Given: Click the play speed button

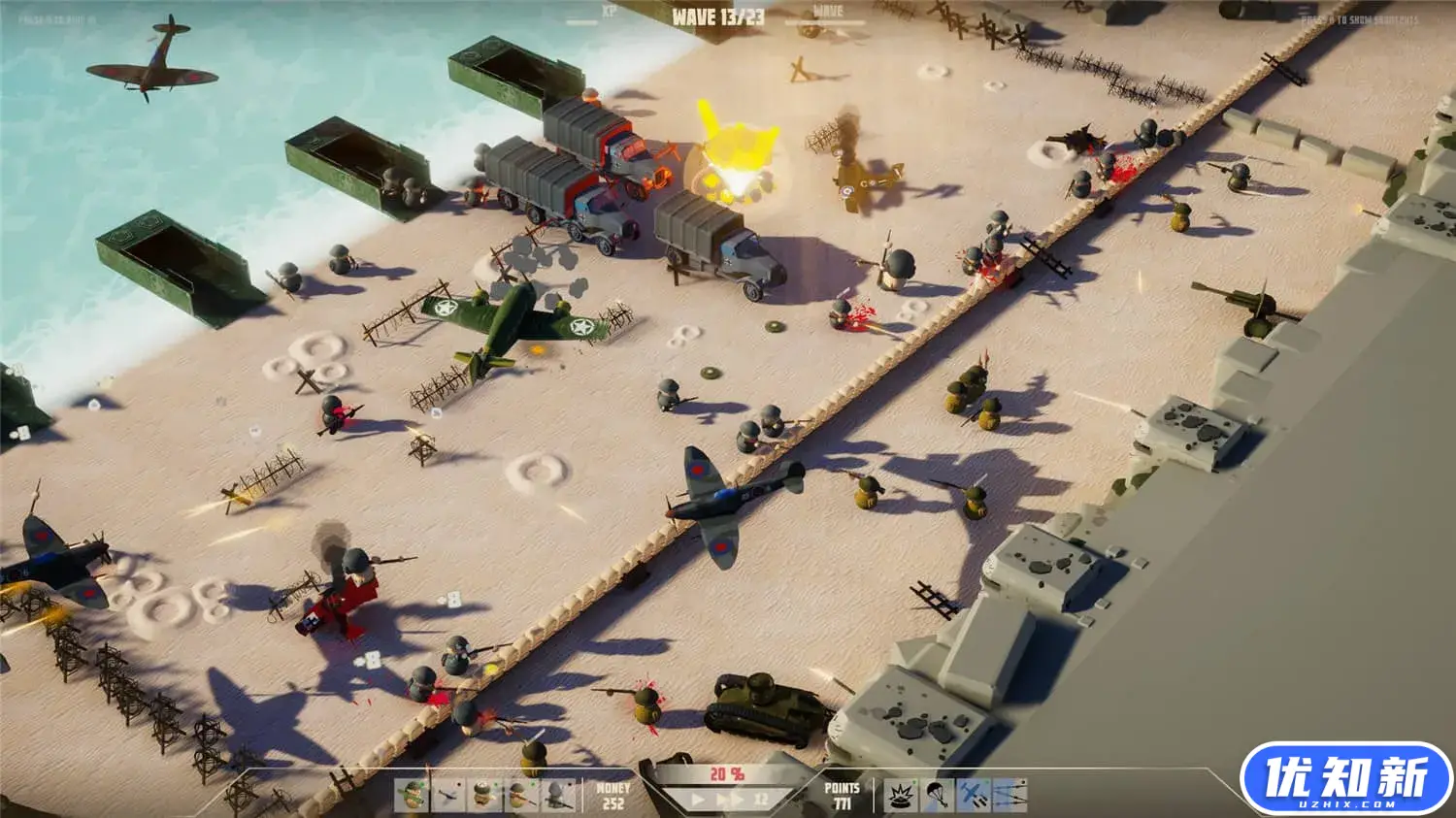Looking at the screenshot, I should point(698,800).
